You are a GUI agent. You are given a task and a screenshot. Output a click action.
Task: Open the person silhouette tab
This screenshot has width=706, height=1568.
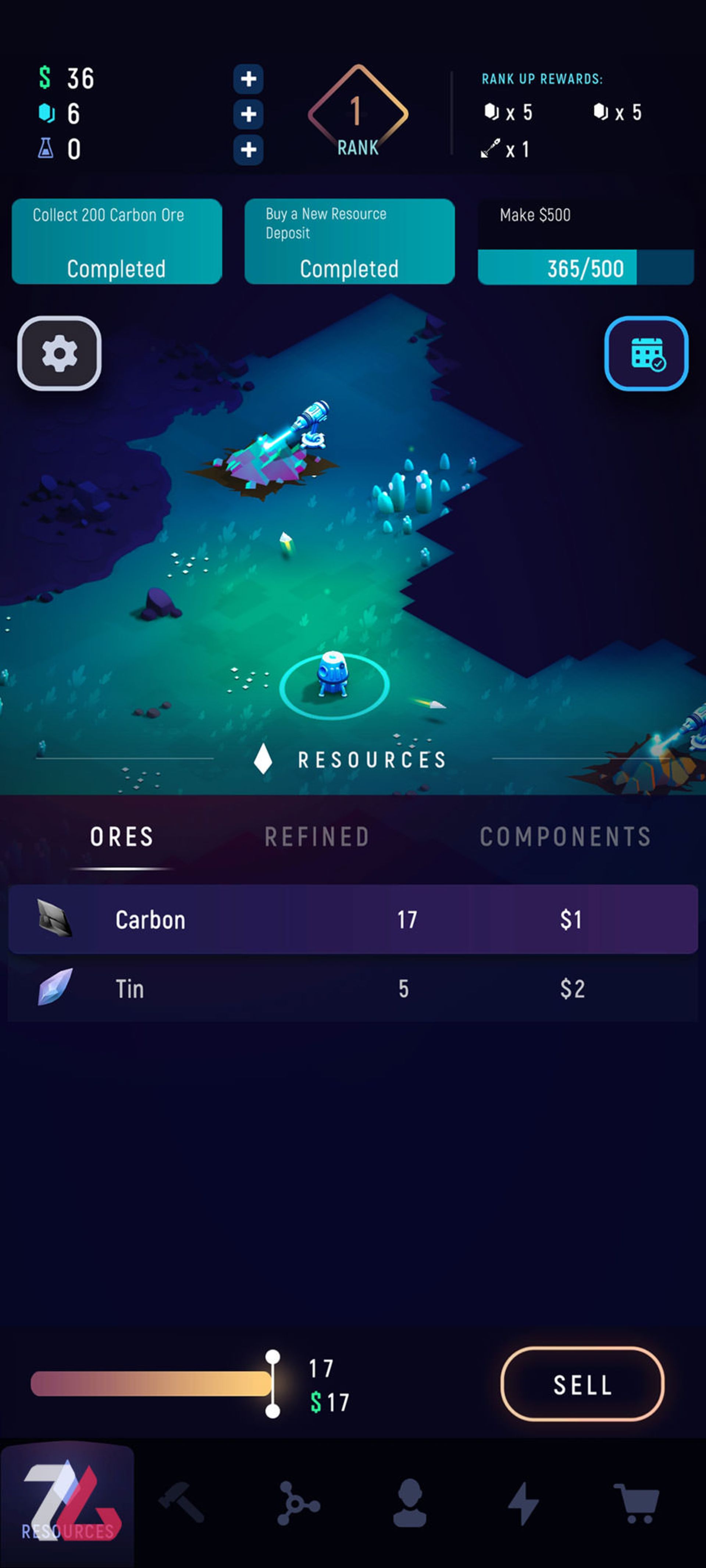[410, 1502]
